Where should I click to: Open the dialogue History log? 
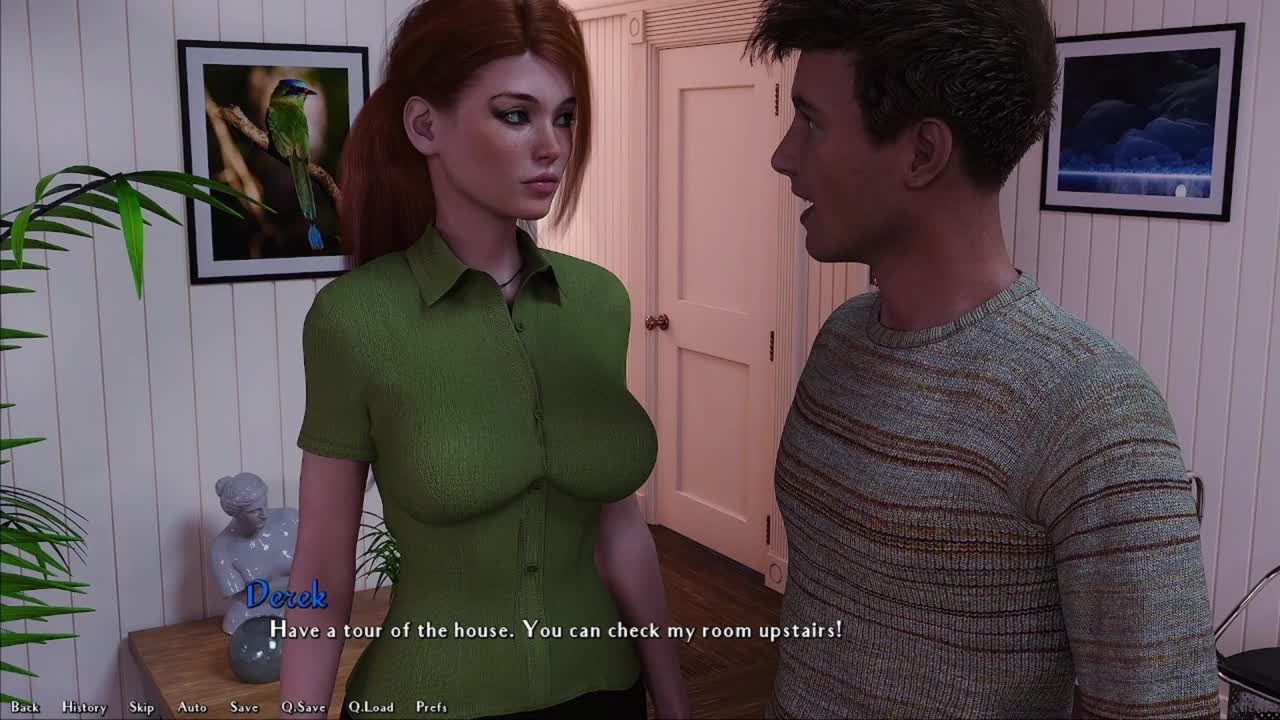coord(84,707)
